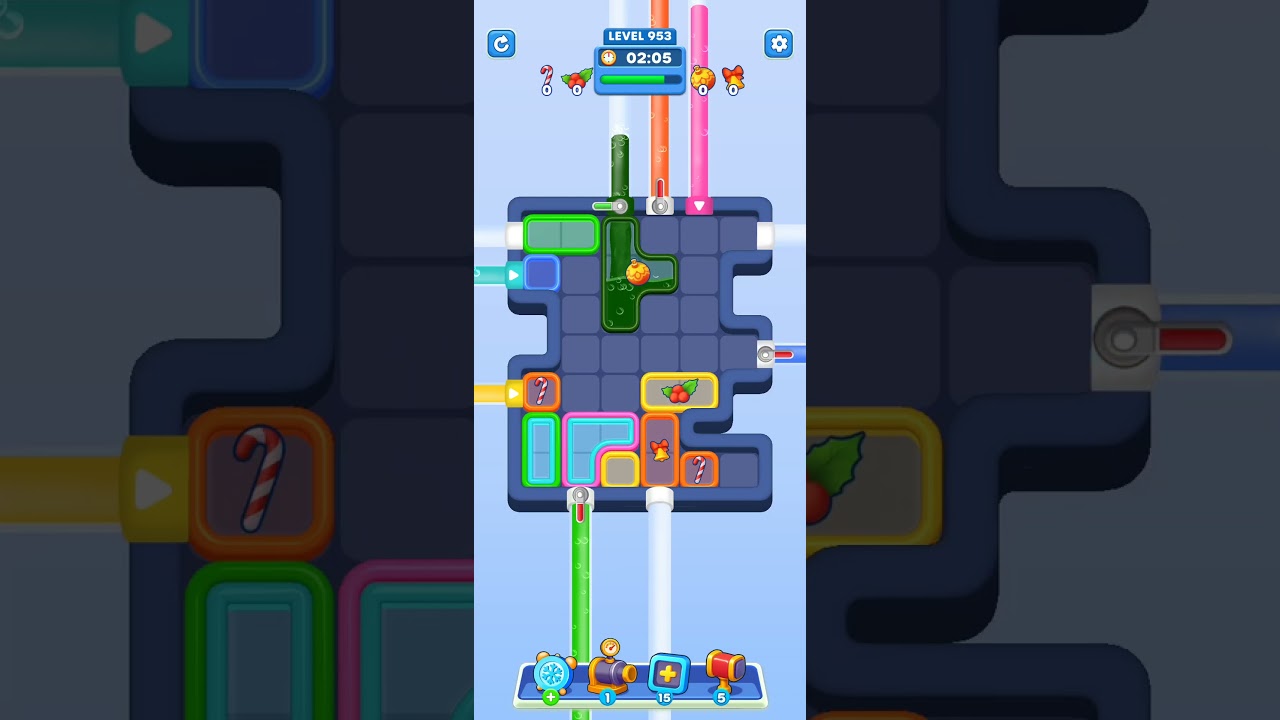The image size is (1280, 720).
Task: Select the hammer booster
Action: [x=724, y=673]
